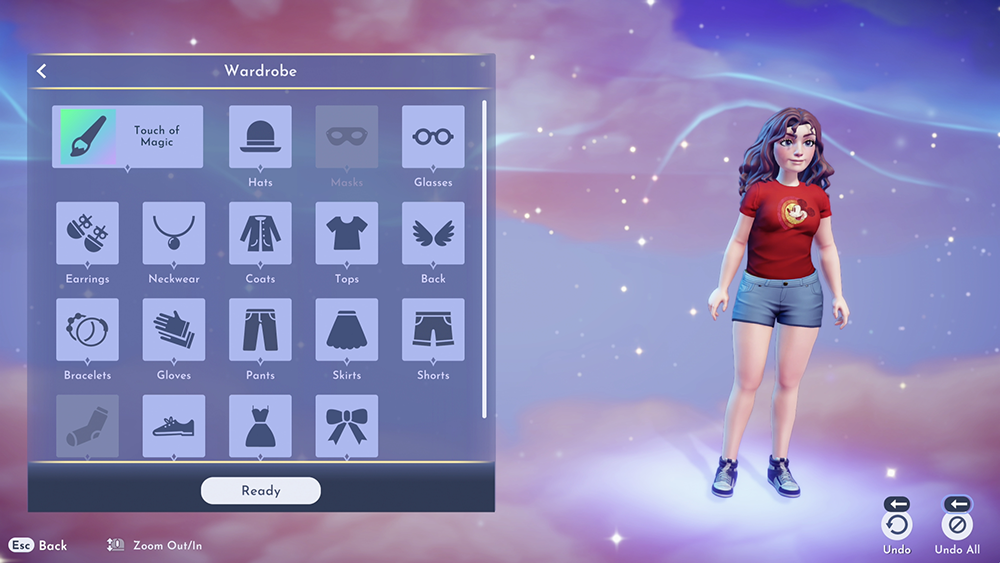
Task: Open the bow accessory category
Action: [347, 426]
